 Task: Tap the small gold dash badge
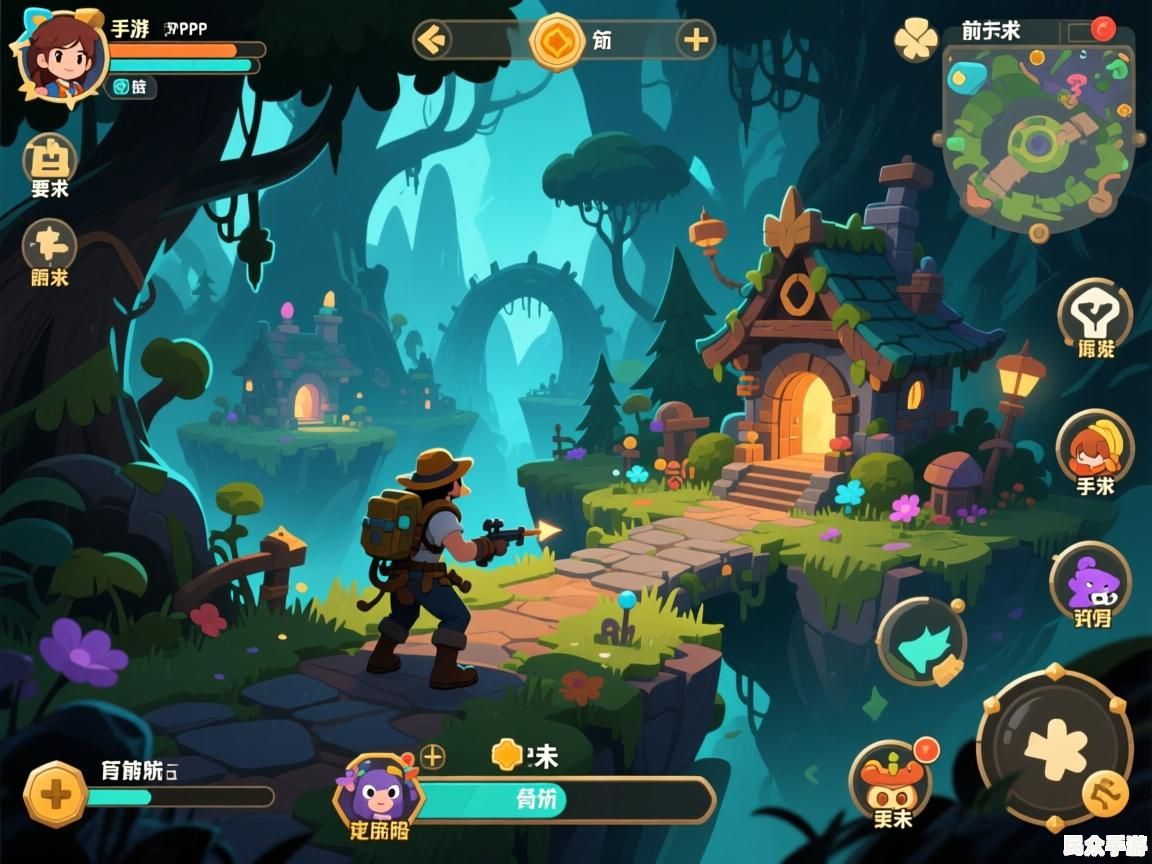coord(1106,795)
